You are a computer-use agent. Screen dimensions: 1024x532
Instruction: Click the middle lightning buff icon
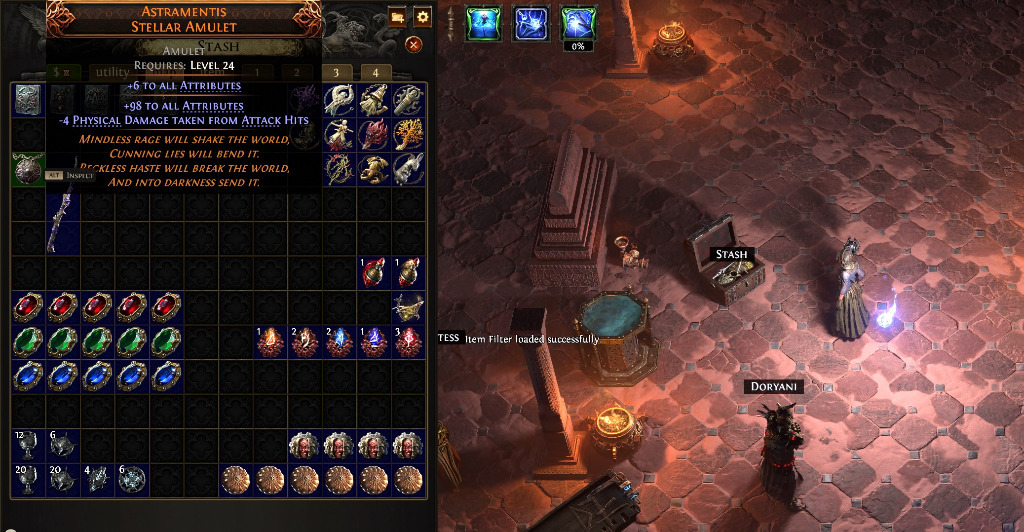coord(531,23)
